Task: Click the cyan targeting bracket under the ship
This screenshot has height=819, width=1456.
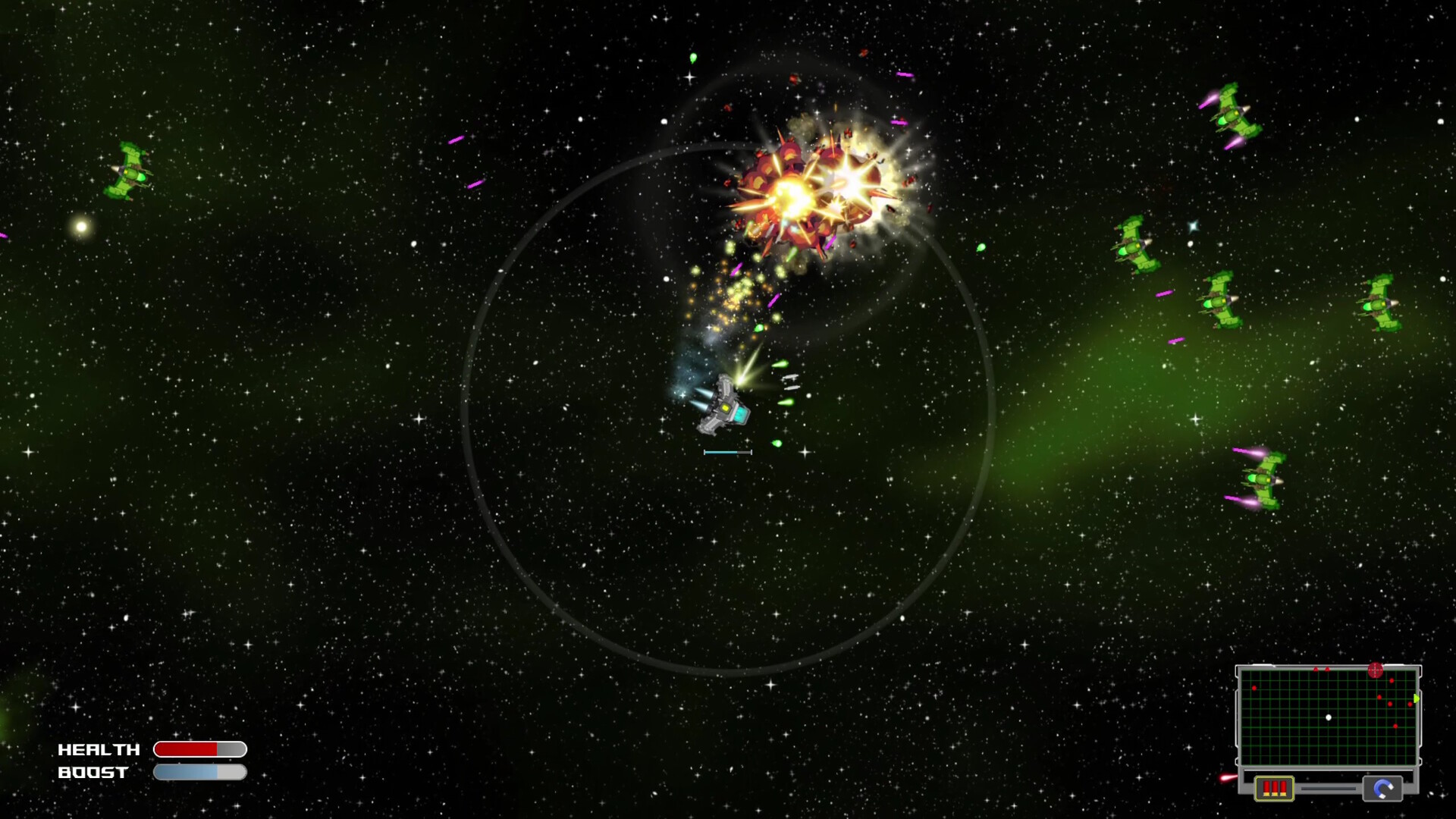Action: [728, 452]
